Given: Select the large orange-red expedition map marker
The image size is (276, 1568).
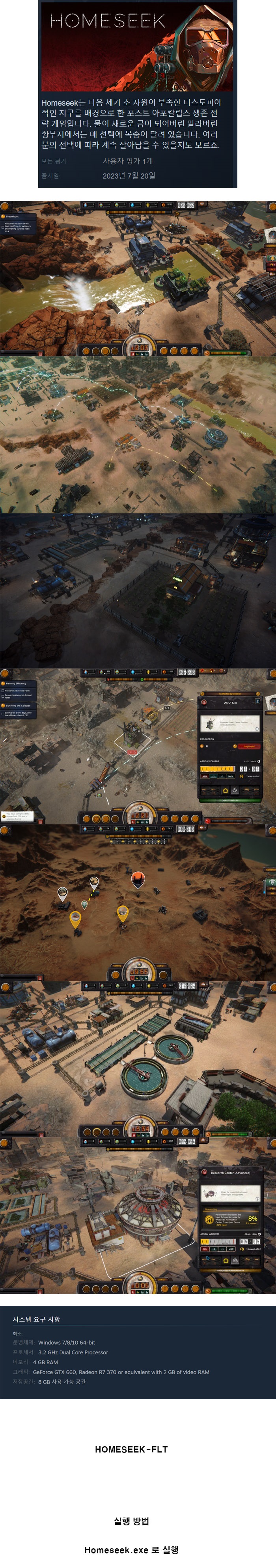Looking at the screenshot, I should [x=138, y=878].
